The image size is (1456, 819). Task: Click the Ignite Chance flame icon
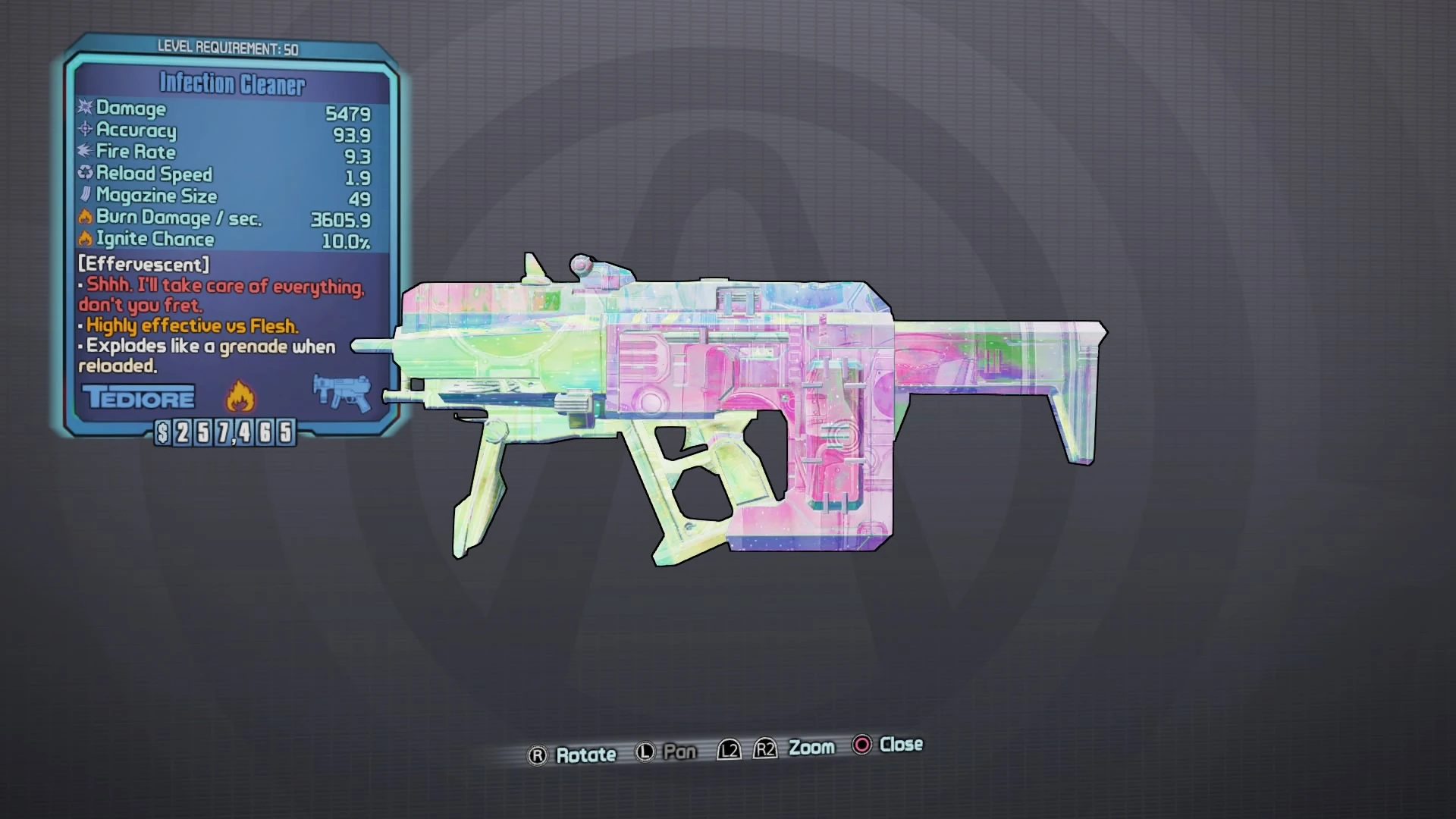[83, 239]
